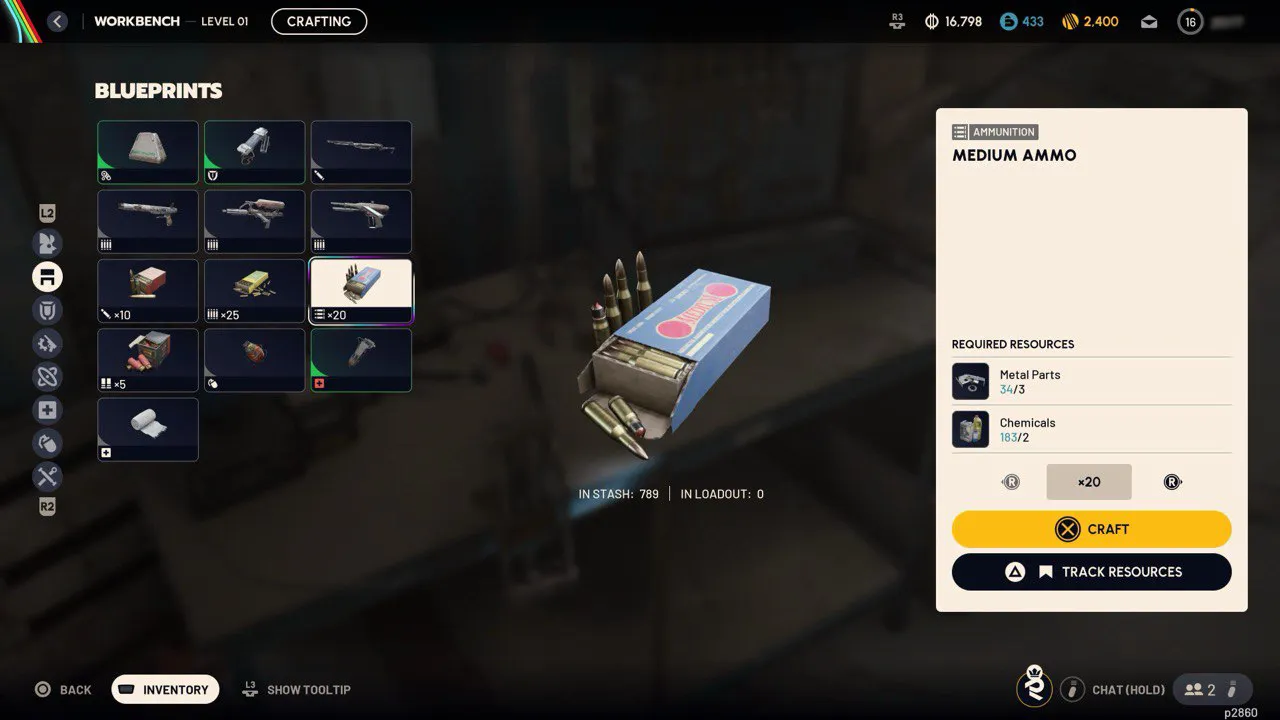Image resolution: width=1280 pixels, height=720 pixels.
Task: Select the shotgun shells x5 blueprint
Action: pos(147,360)
